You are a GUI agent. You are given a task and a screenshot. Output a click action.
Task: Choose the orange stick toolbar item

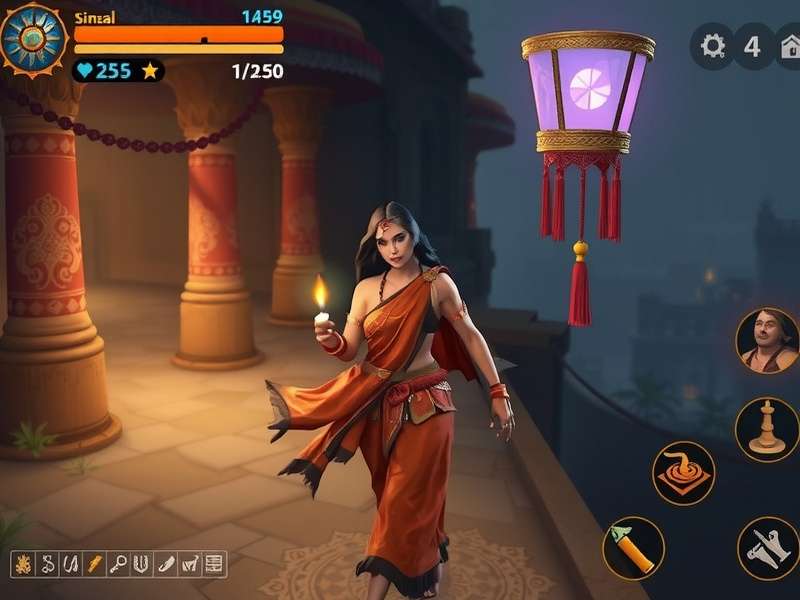point(94,564)
